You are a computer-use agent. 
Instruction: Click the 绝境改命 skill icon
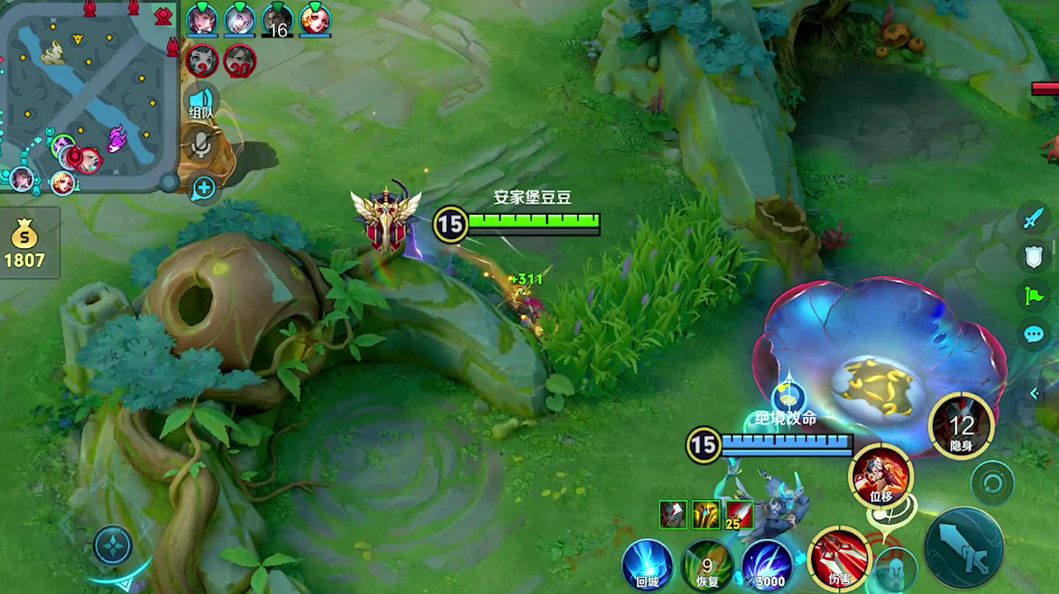tap(788, 398)
